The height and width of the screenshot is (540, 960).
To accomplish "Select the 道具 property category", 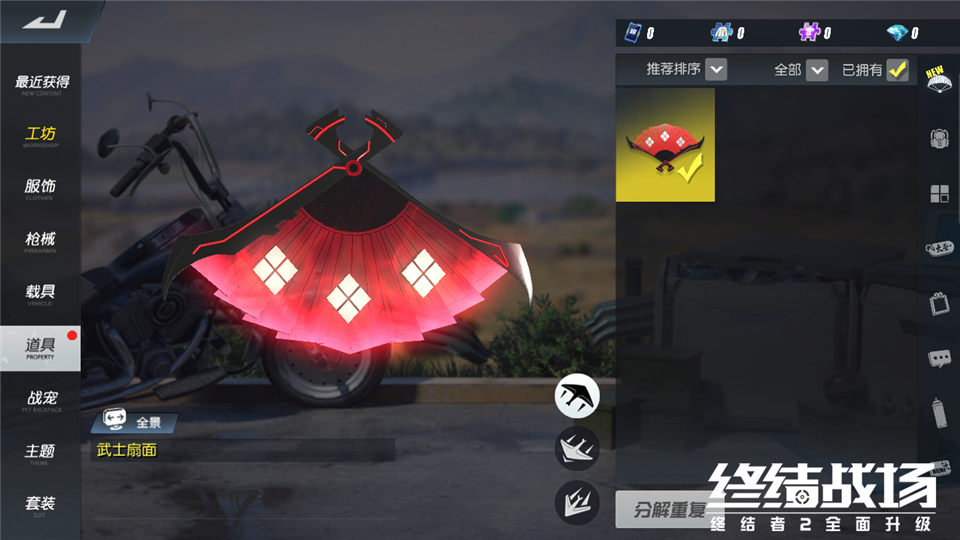I will (41, 347).
